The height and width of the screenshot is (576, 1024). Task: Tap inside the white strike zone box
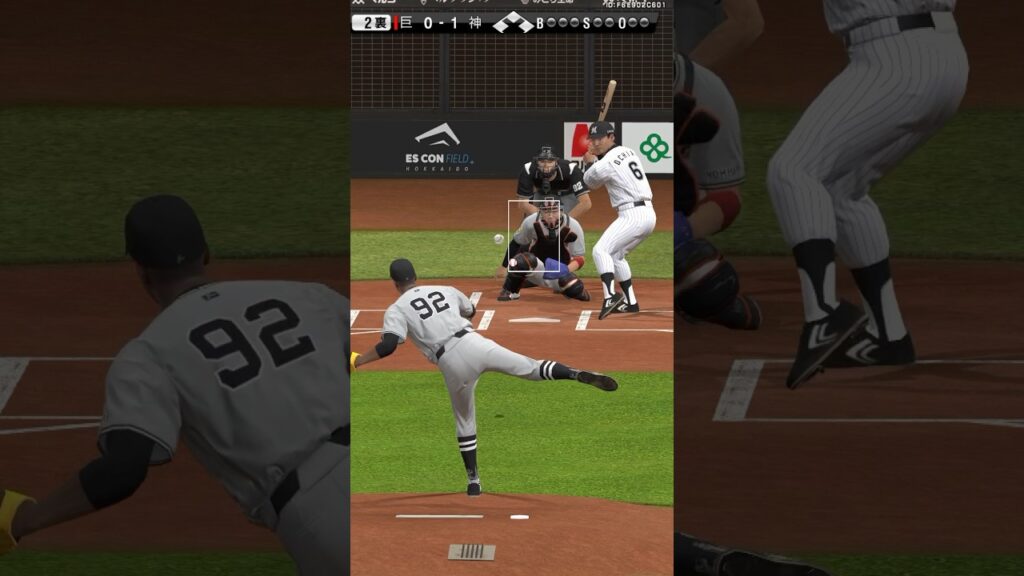click(x=527, y=236)
